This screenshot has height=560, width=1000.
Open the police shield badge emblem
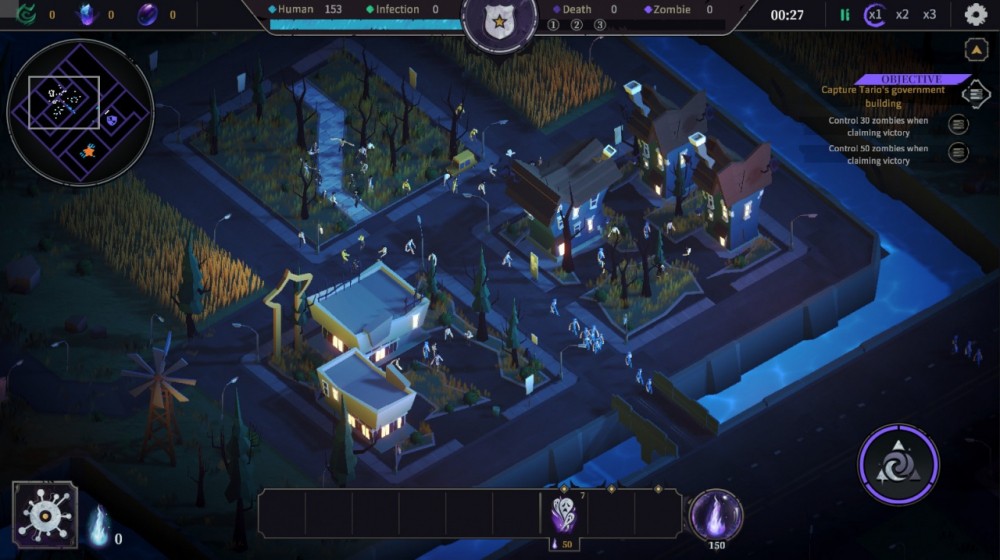pyautogui.click(x=499, y=22)
